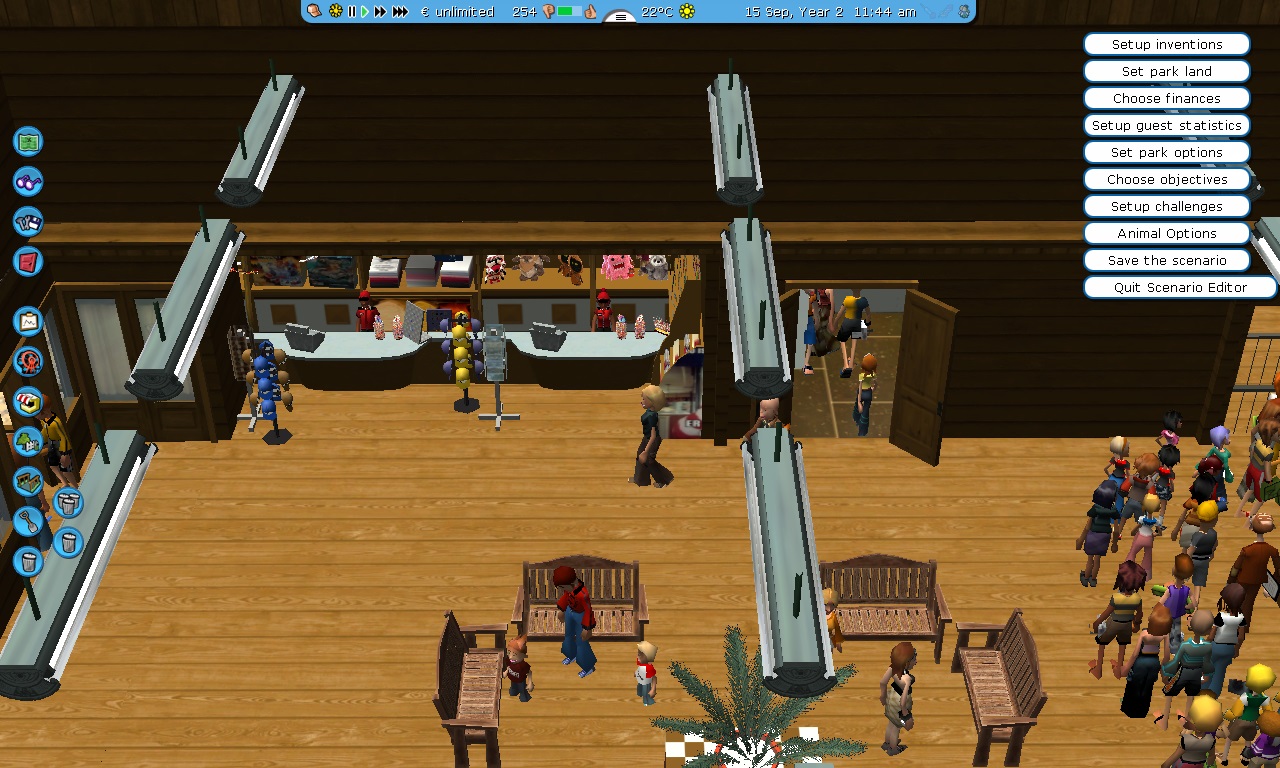Screen dimensions: 1280x768
Task: Select Choose finances
Action: pyautogui.click(x=1166, y=98)
